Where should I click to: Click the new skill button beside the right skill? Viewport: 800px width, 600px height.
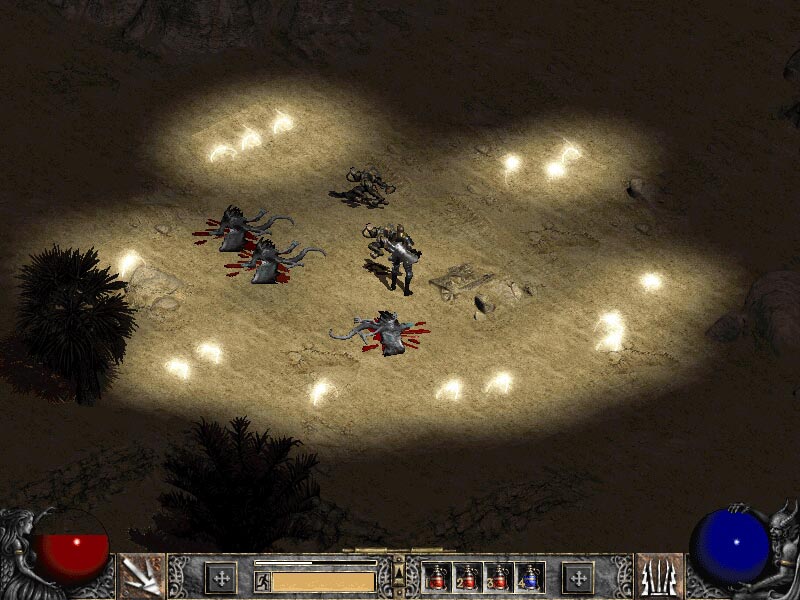[578, 577]
